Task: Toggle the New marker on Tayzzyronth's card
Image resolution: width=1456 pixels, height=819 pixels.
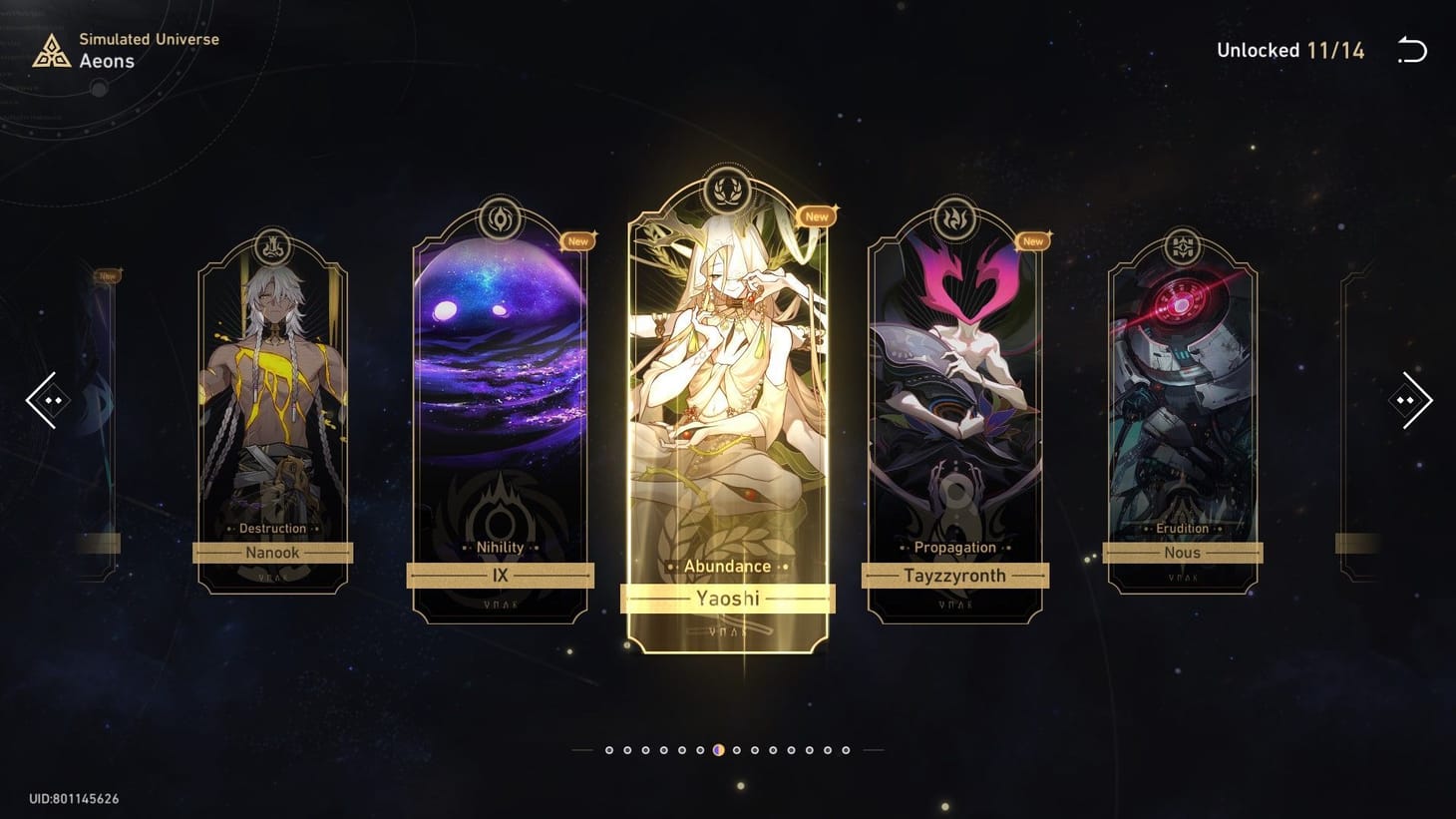Action: 1032,240
